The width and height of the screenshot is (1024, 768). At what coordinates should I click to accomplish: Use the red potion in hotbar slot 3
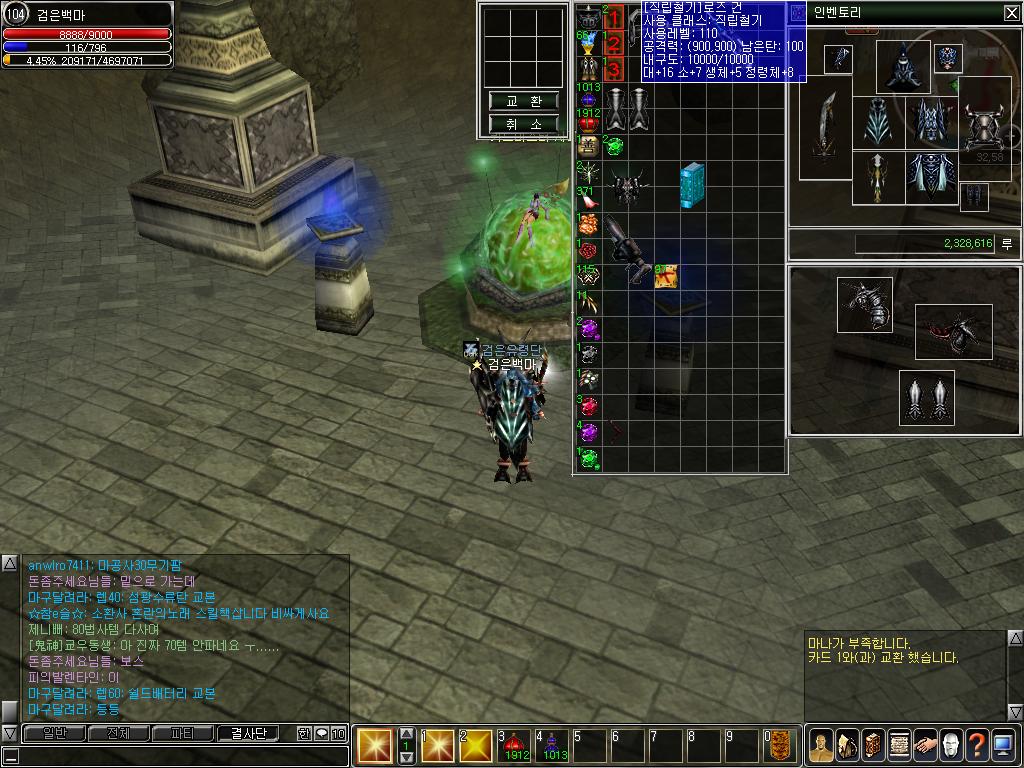coord(516,745)
